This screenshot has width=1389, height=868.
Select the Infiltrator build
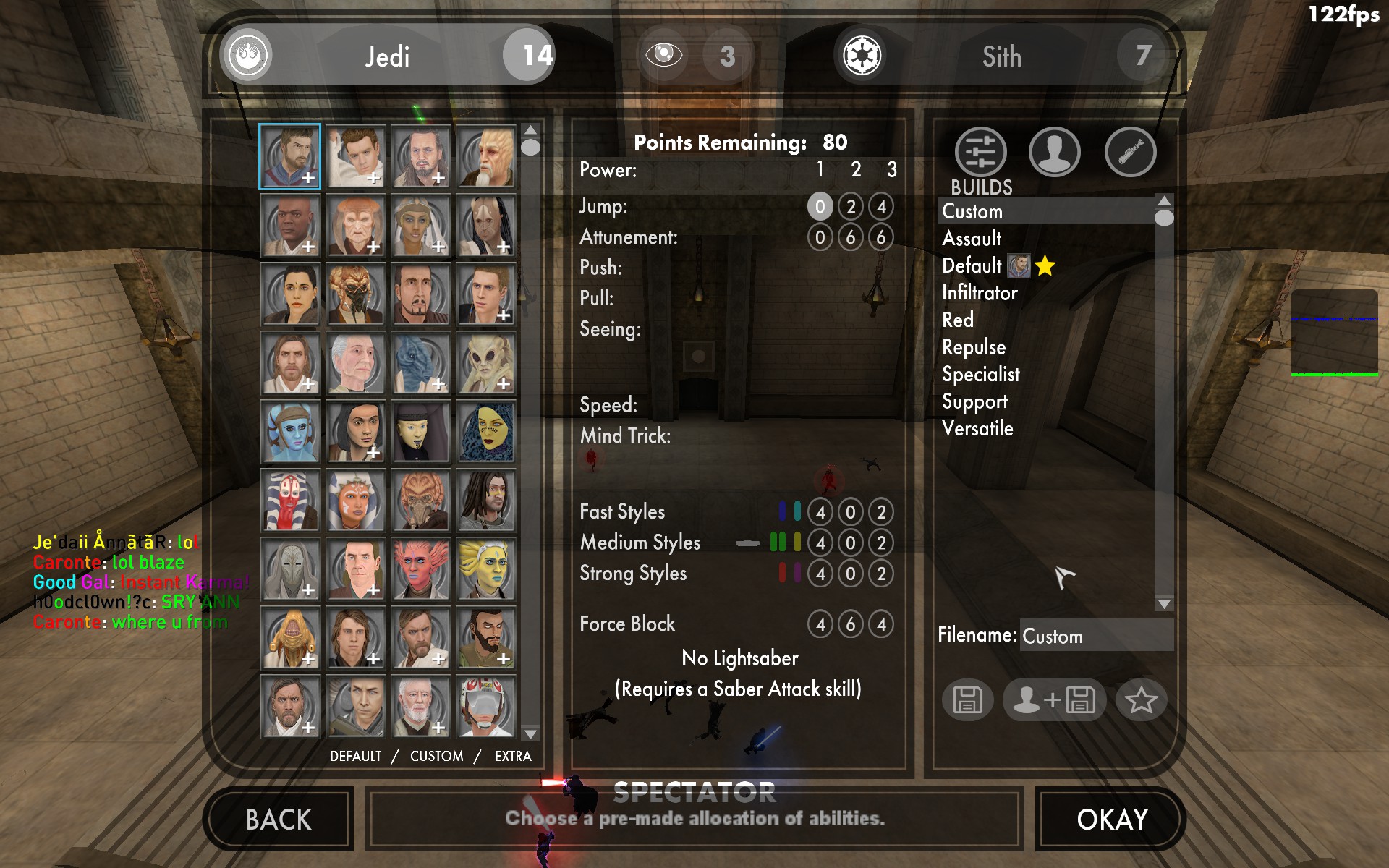[x=980, y=292]
